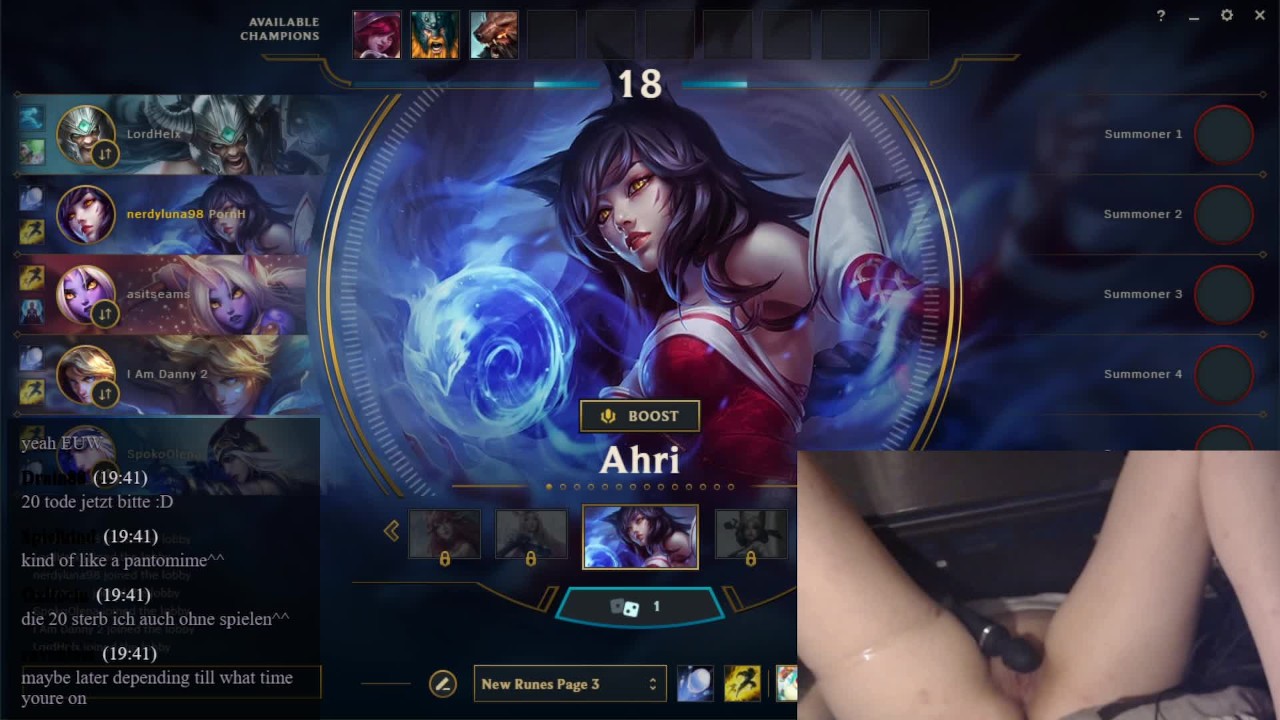Select the wolf champion from available champions
The height and width of the screenshot is (720, 1280).
tap(494, 35)
